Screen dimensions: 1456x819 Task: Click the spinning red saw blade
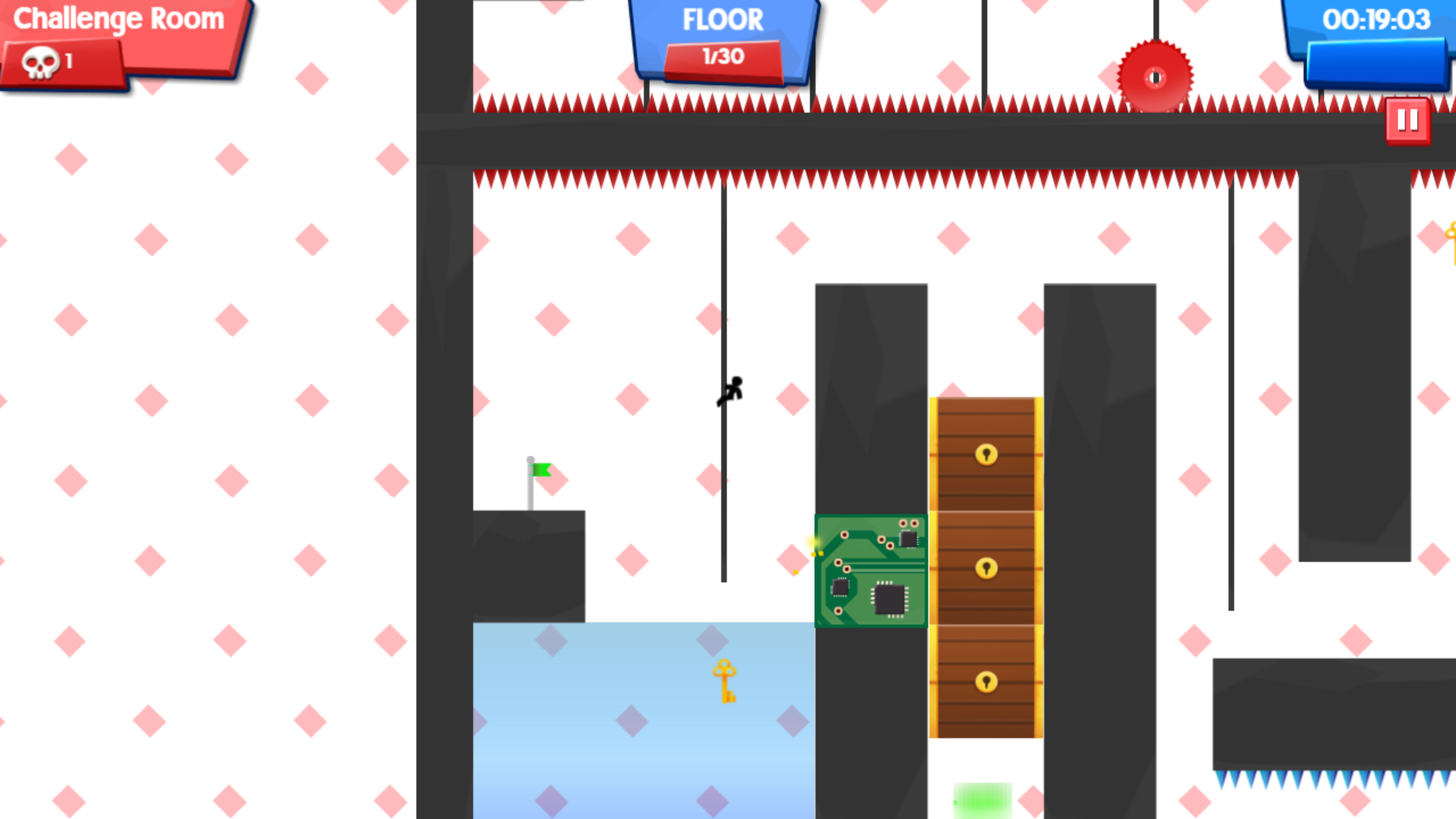(x=1154, y=76)
